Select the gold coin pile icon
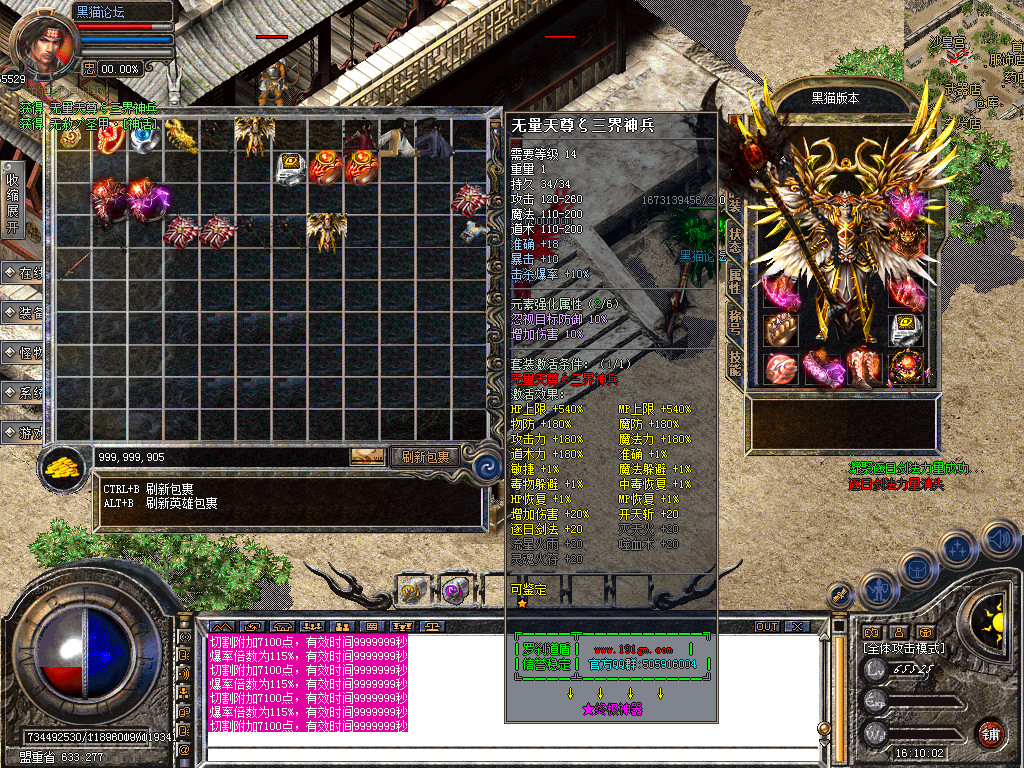The width and height of the screenshot is (1024, 768). coord(63,467)
